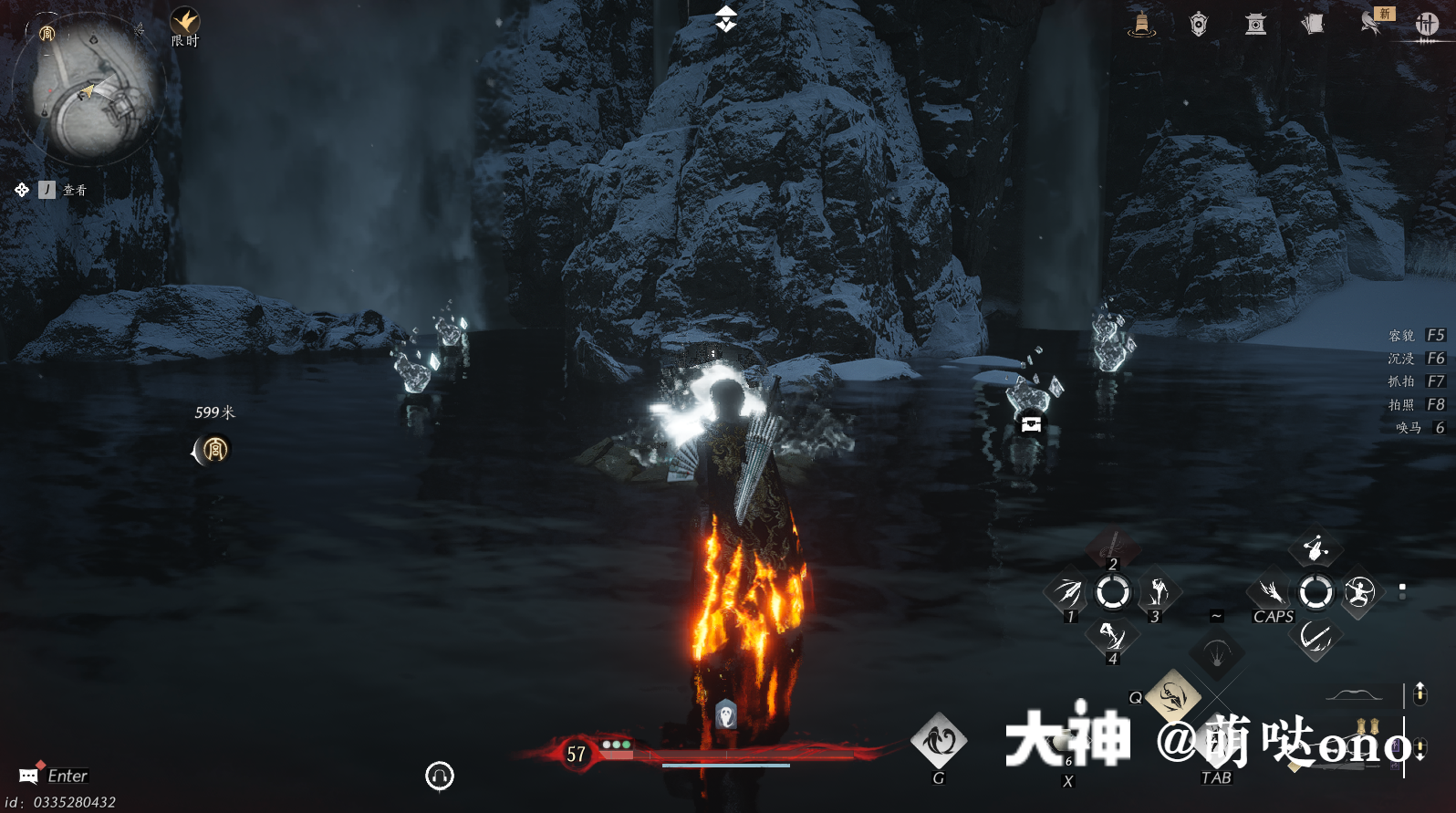Open the stacked cards menu icon
This screenshot has width=1456, height=813.
1313,25
